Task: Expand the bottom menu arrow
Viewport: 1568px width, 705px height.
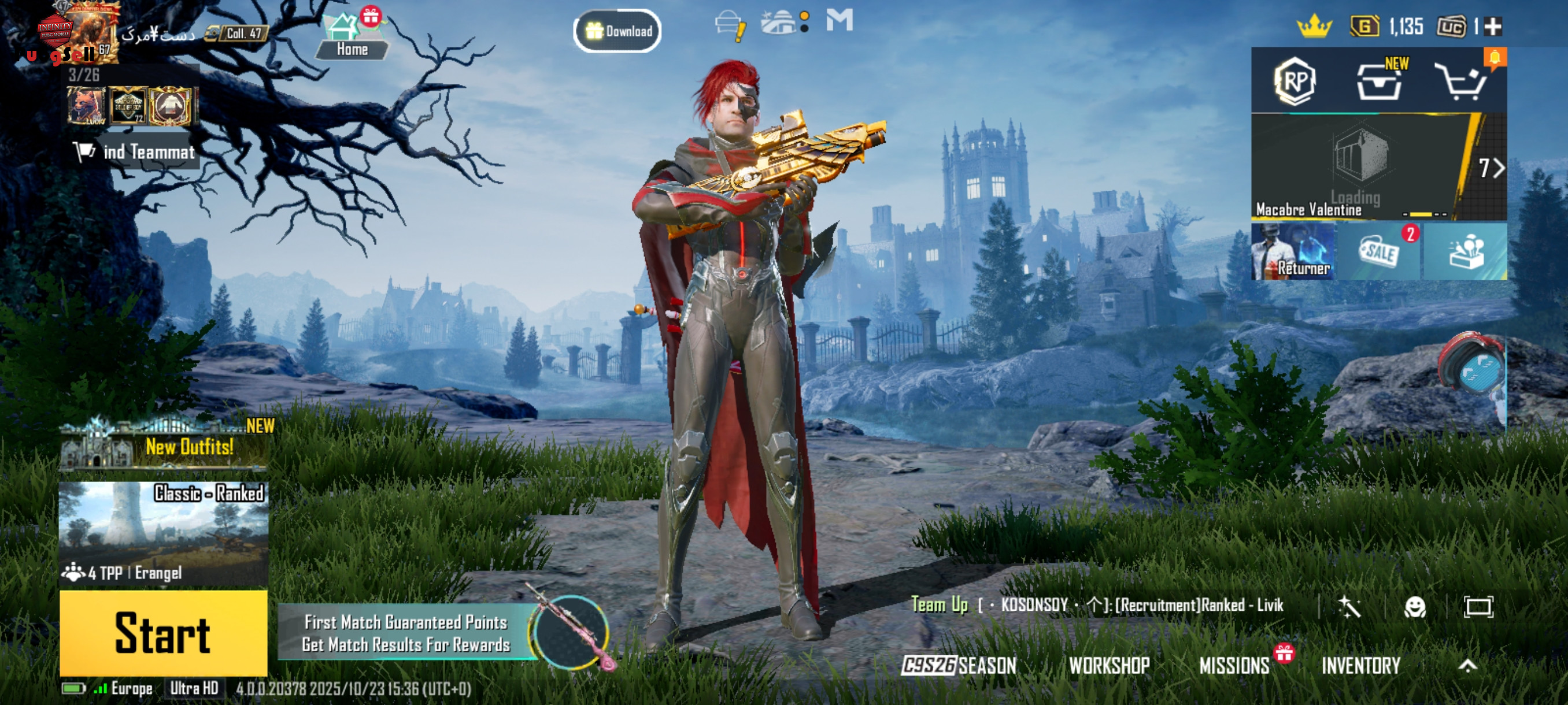Action: pos(1467,666)
